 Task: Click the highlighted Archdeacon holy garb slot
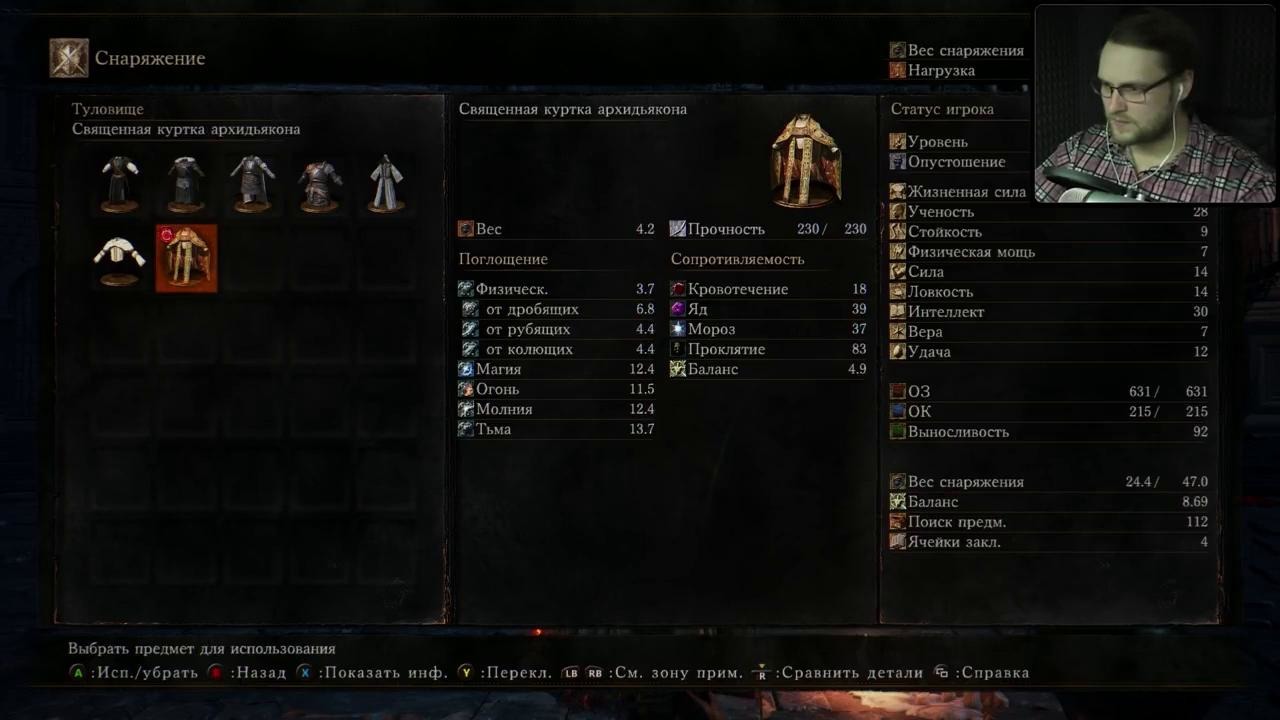point(186,258)
